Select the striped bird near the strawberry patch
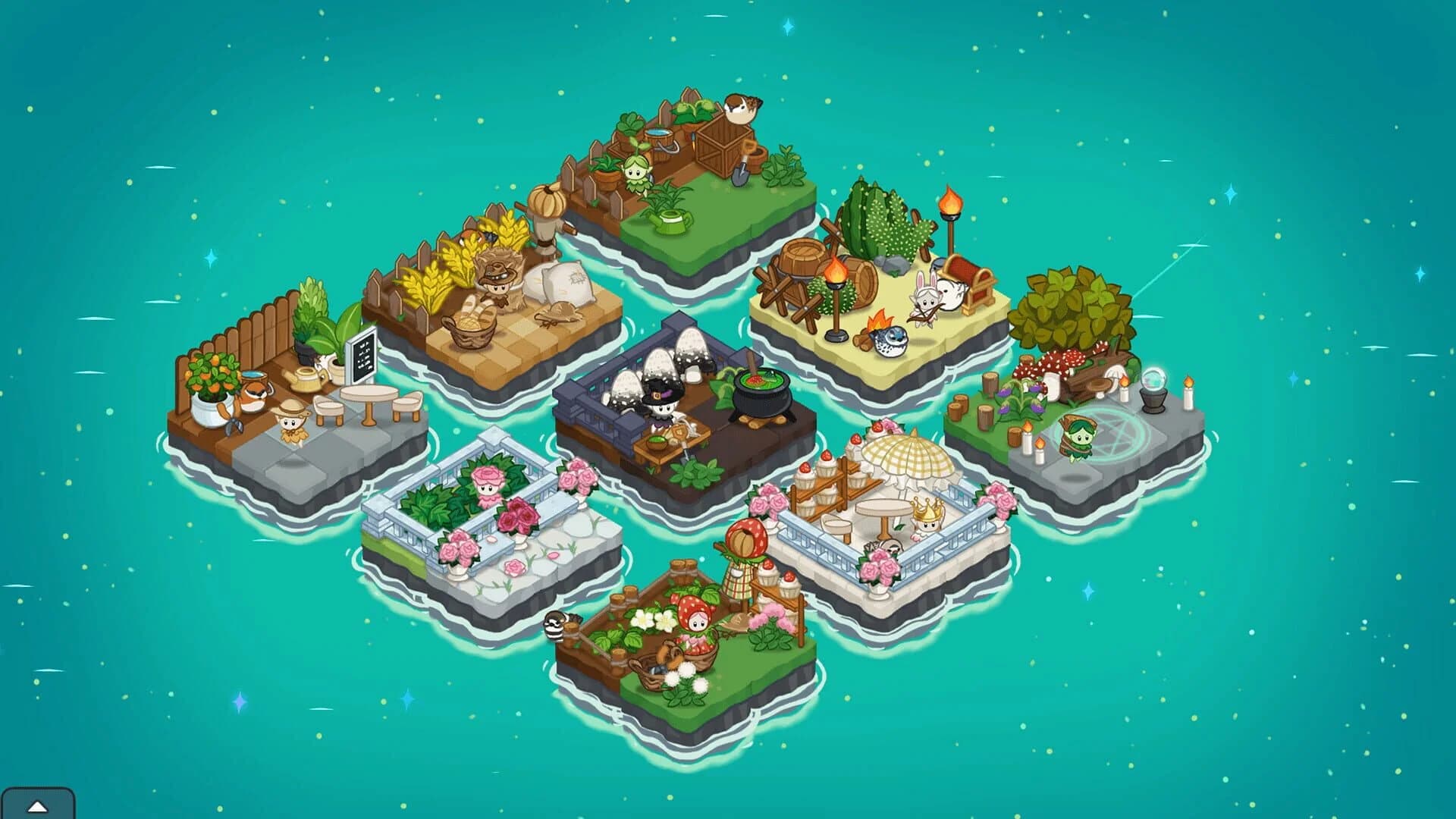This screenshot has width=1456, height=819. click(556, 626)
